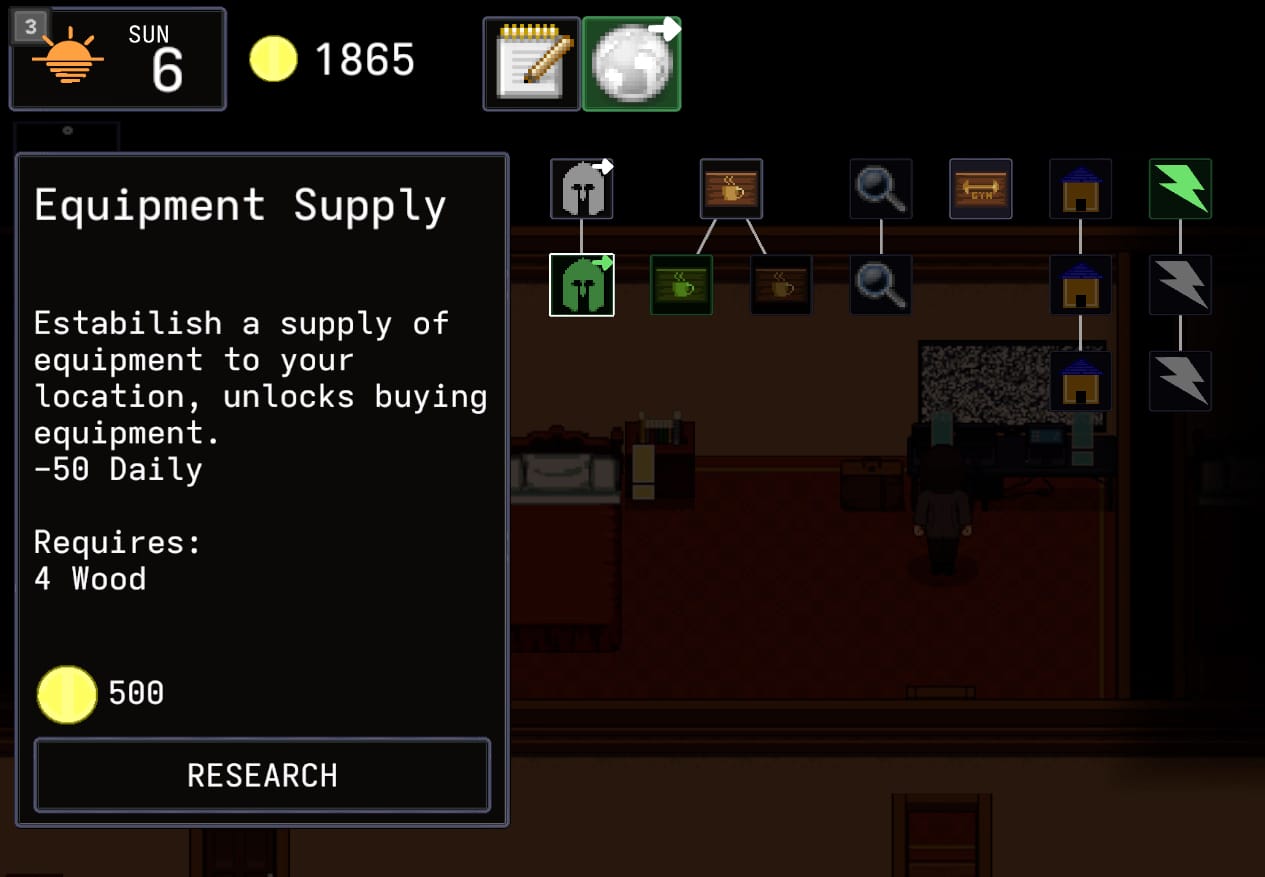
Task: Select the green helmet research node
Action: 581,285
